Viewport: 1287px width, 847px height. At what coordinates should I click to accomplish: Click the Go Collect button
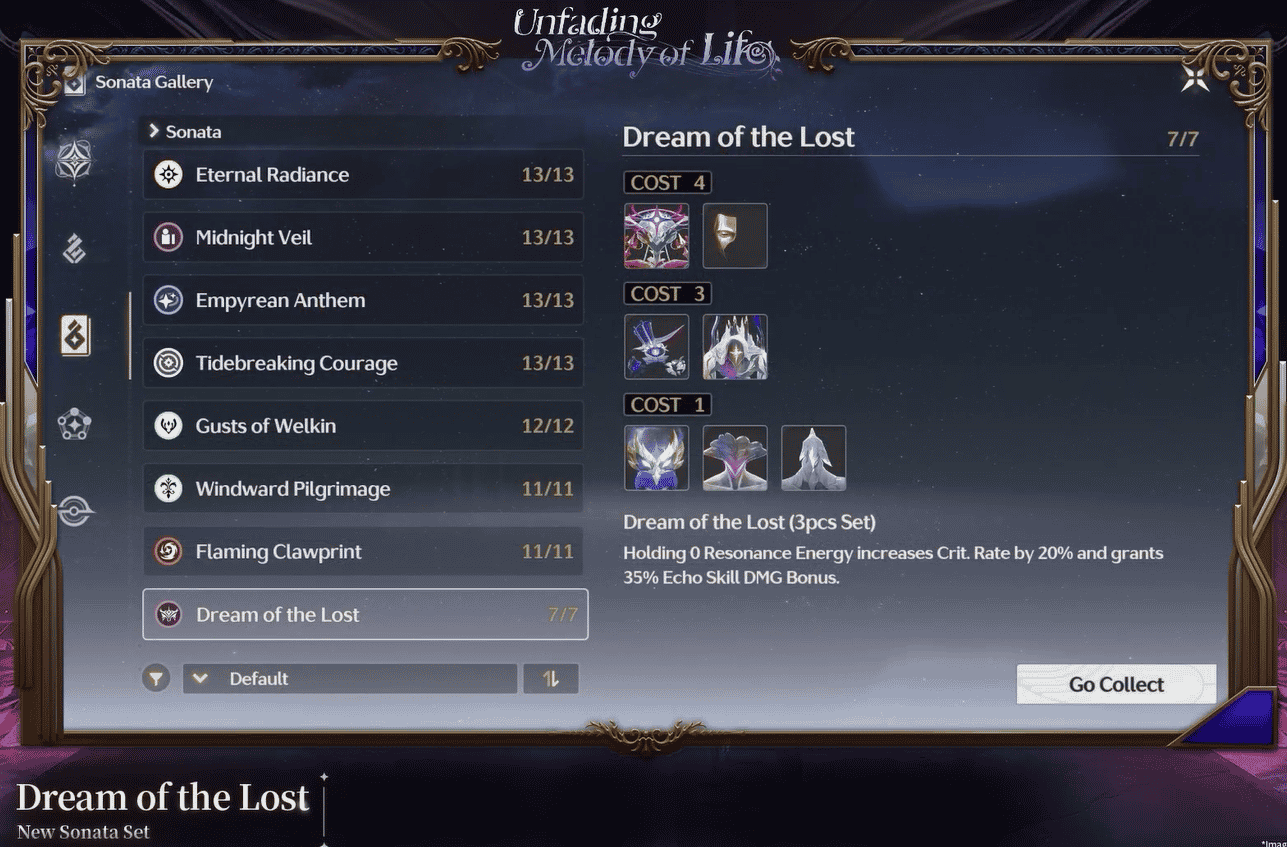point(1116,685)
